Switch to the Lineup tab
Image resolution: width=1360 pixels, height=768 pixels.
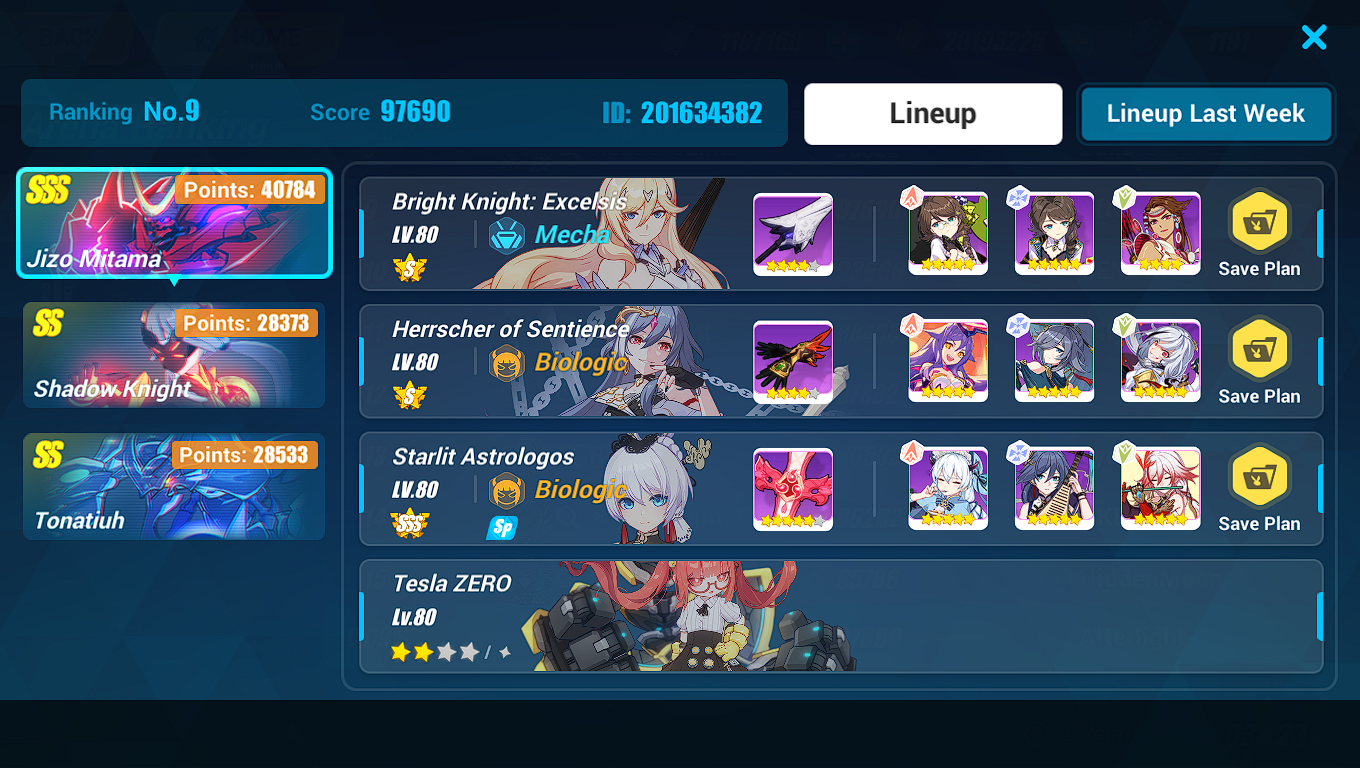pos(931,113)
